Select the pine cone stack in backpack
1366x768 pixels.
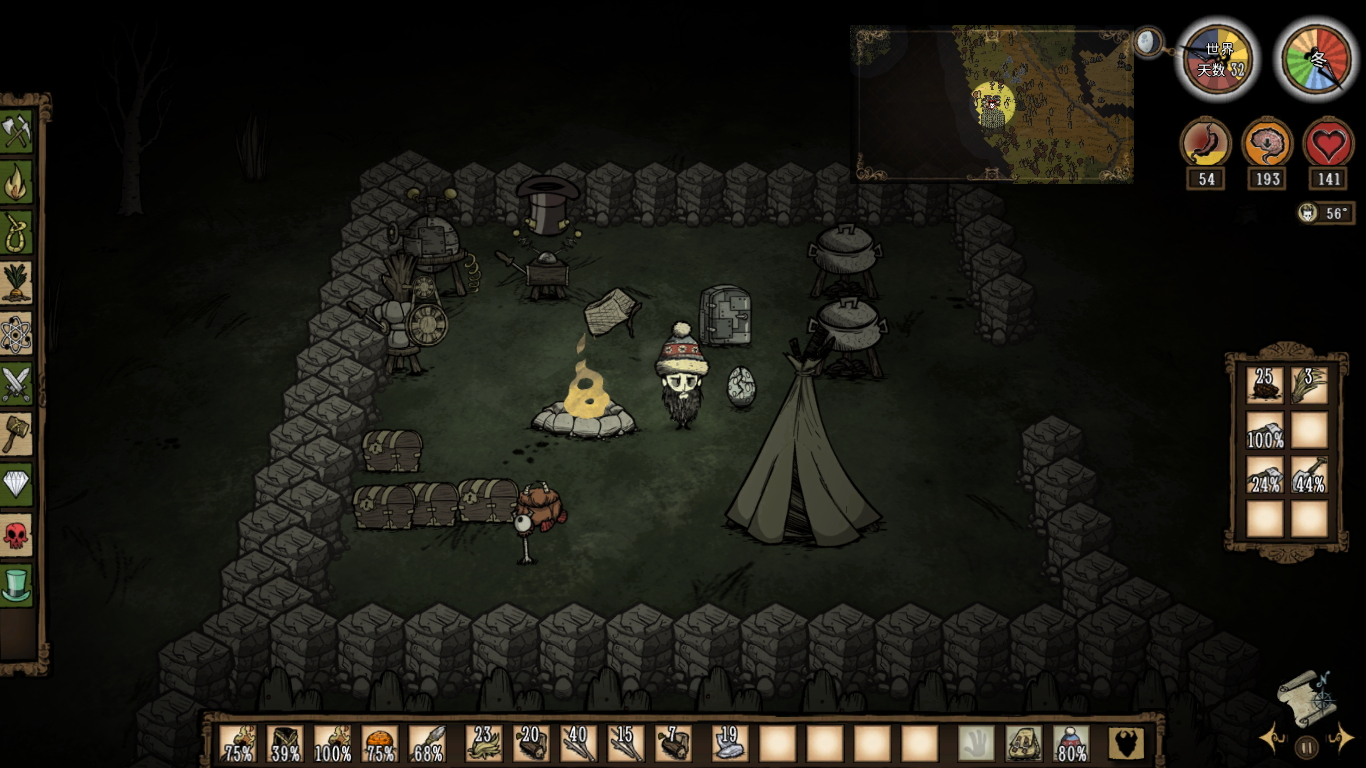[x=1264, y=385]
